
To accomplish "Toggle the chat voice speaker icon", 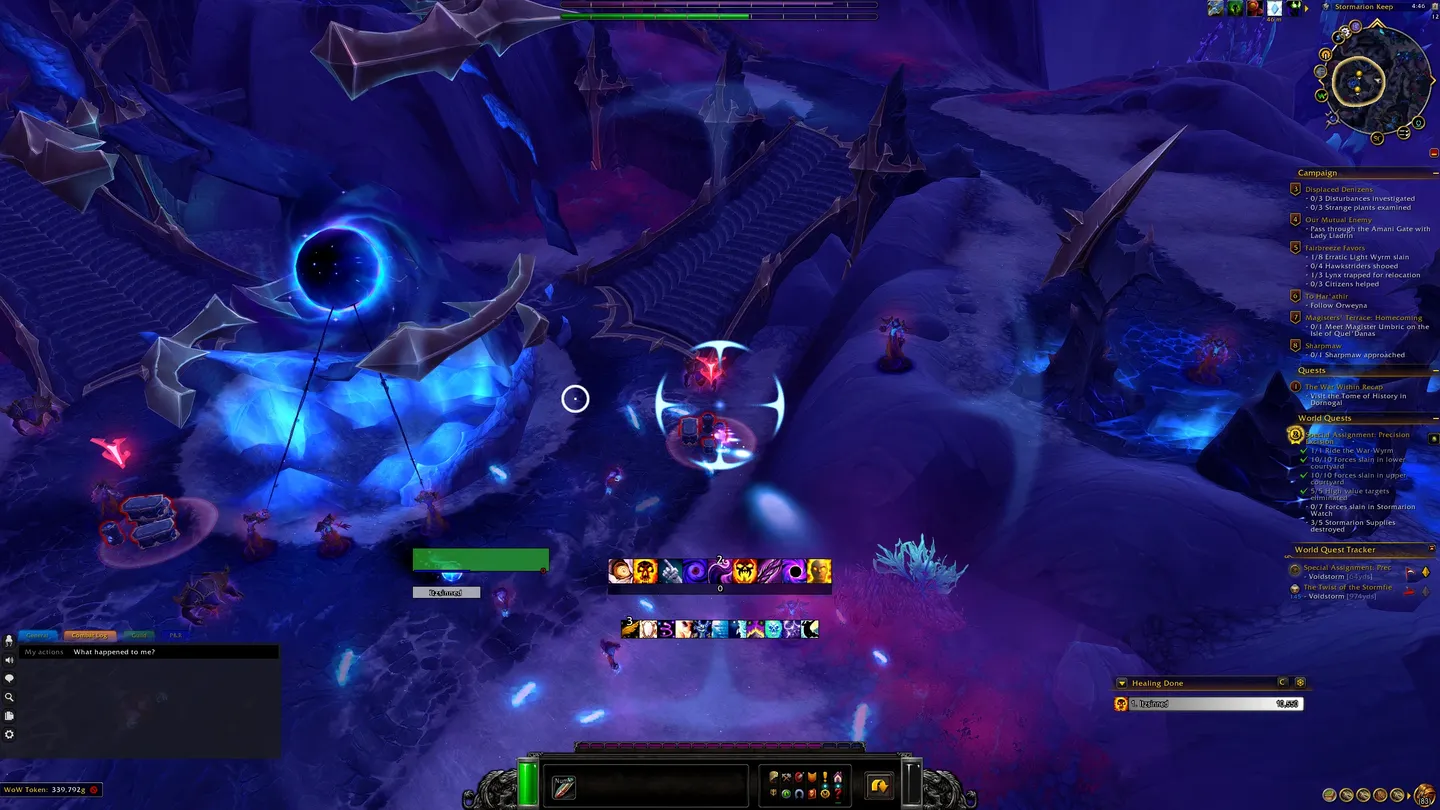I will click(9, 660).
